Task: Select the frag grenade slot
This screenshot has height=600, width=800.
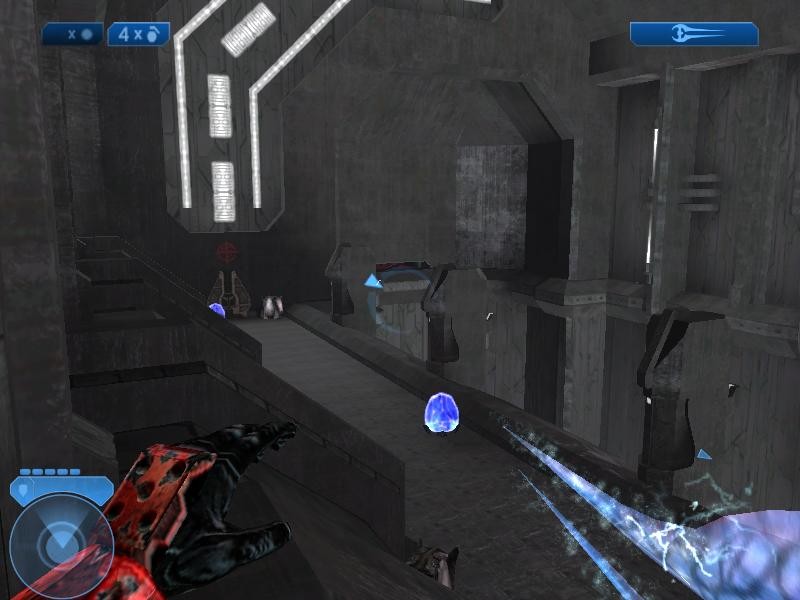Action: click(x=138, y=34)
